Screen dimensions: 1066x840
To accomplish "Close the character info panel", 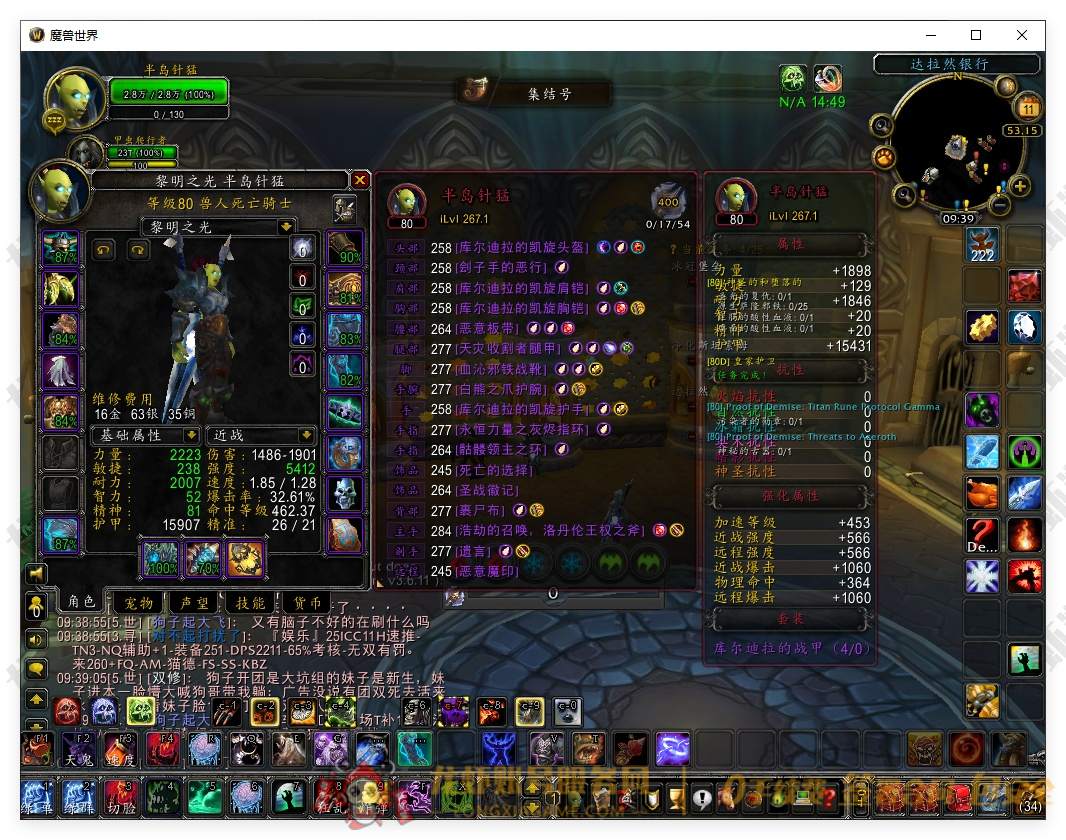I will click(360, 180).
